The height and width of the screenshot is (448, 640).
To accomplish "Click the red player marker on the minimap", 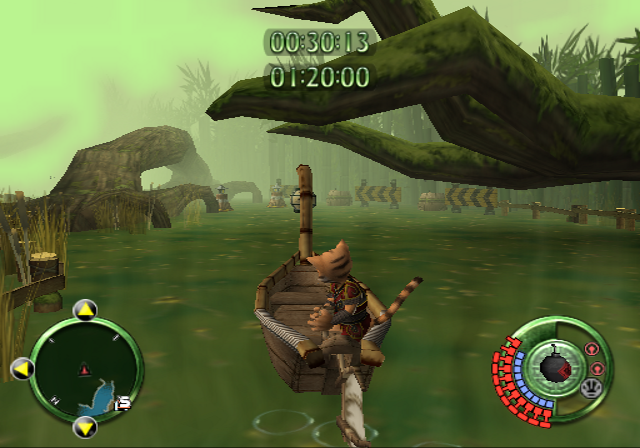I will pyautogui.click(x=84, y=371).
